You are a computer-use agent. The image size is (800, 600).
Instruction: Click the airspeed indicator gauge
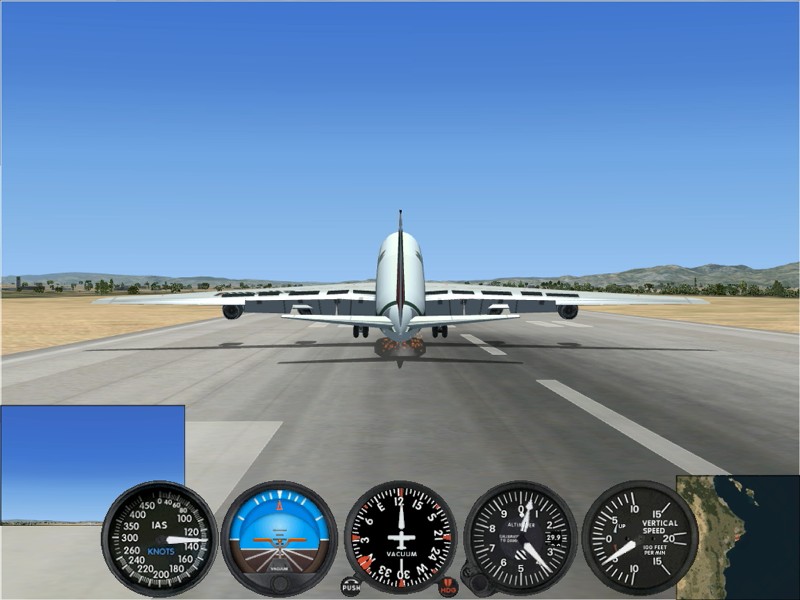point(159,537)
